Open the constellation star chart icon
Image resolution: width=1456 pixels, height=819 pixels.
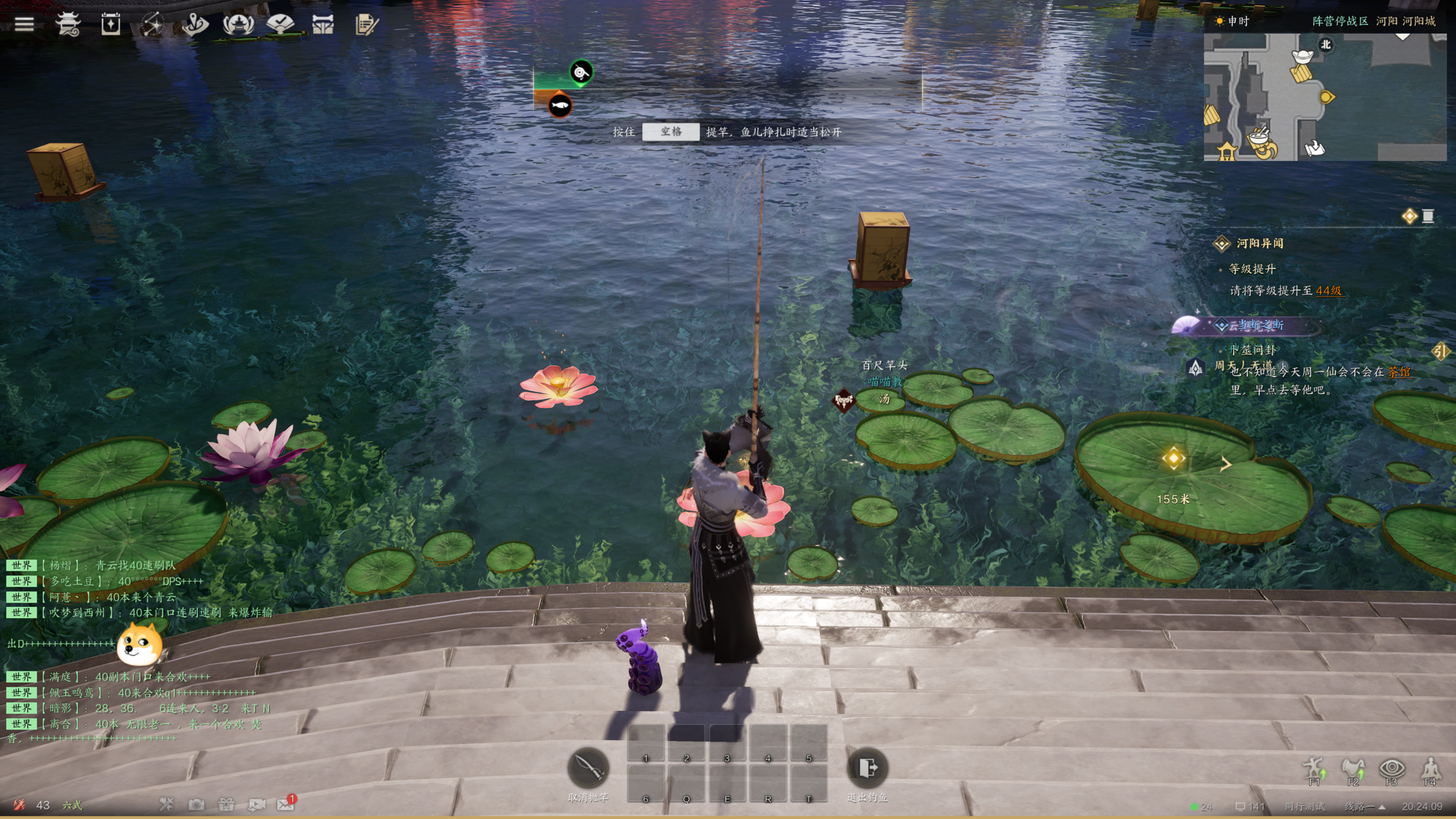pos(152,24)
